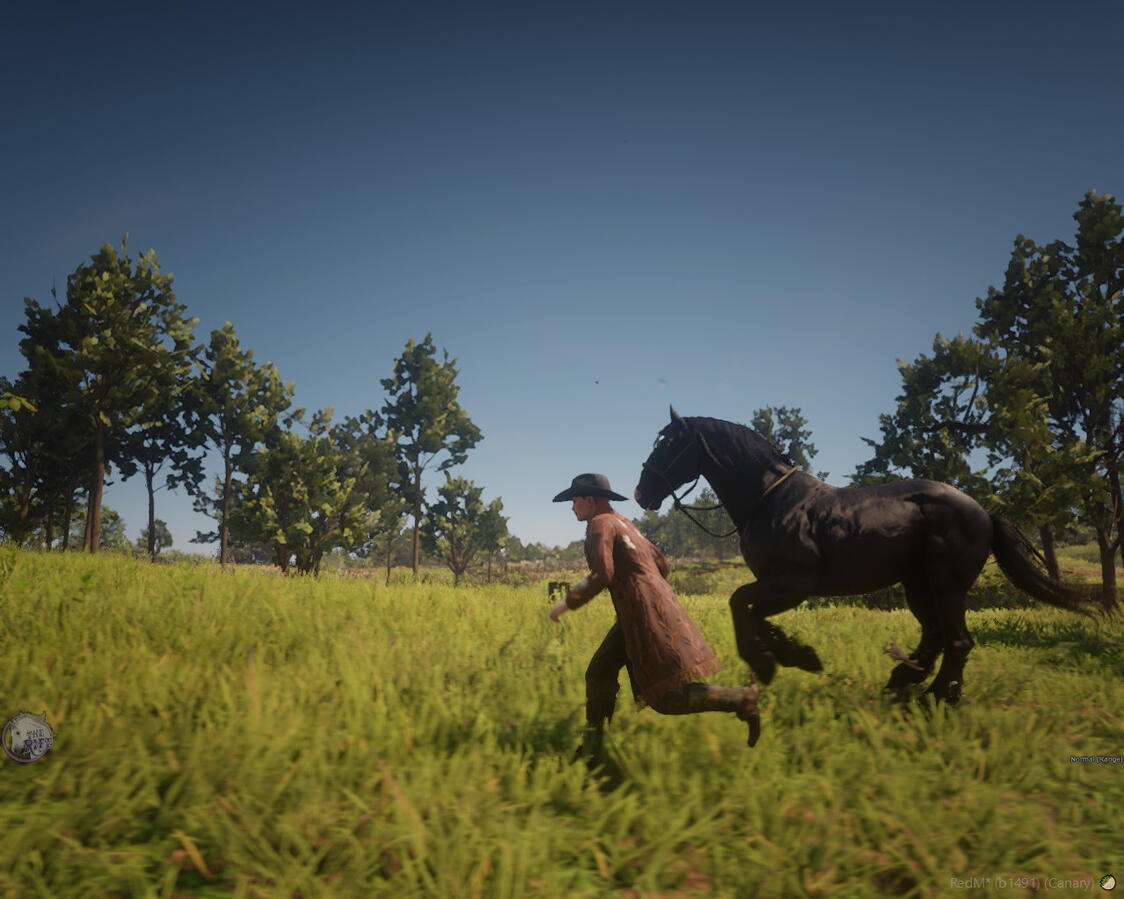This screenshot has width=1124, height=899.
Task: Click the round icon beside RedM watermark
Action: [x=1107, y=882]
